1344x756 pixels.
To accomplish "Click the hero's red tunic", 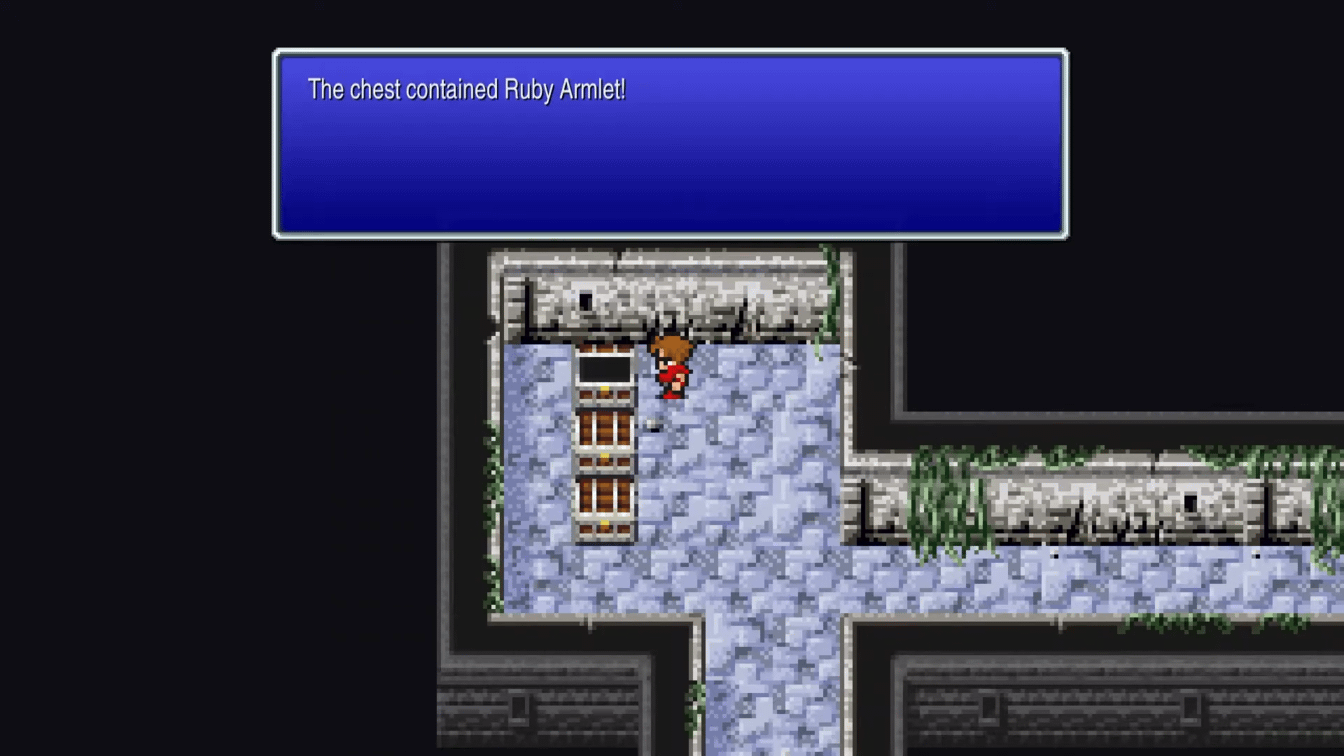I will click(672, 375).
